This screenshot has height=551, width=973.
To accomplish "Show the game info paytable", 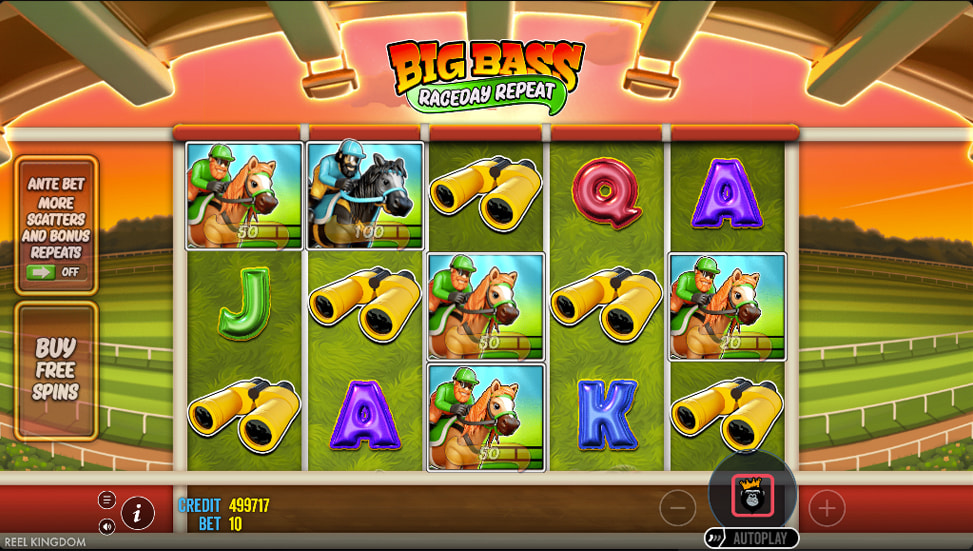I will coord(138,513).
